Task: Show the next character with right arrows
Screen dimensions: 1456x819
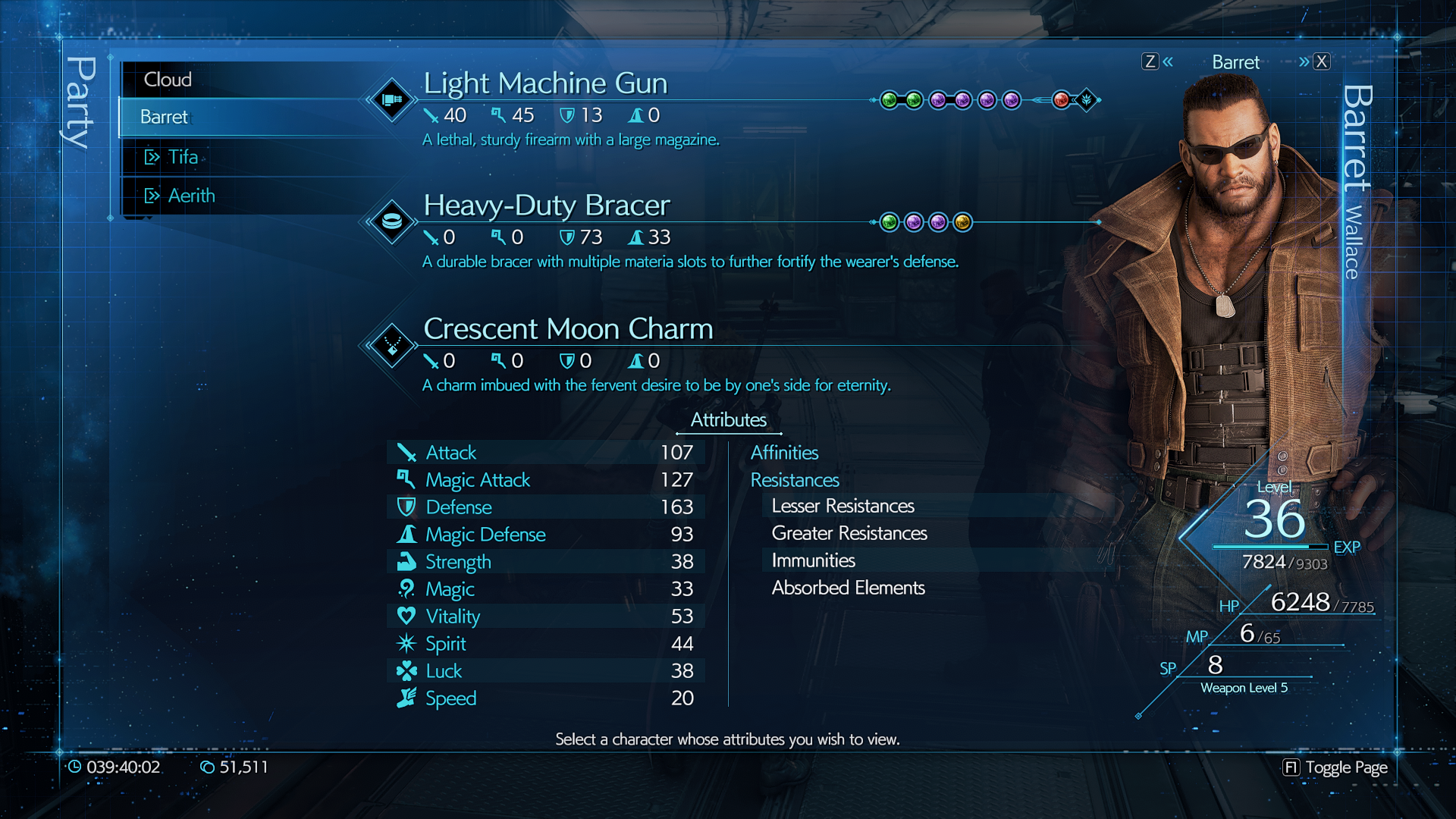Action: coord(1313,61)
